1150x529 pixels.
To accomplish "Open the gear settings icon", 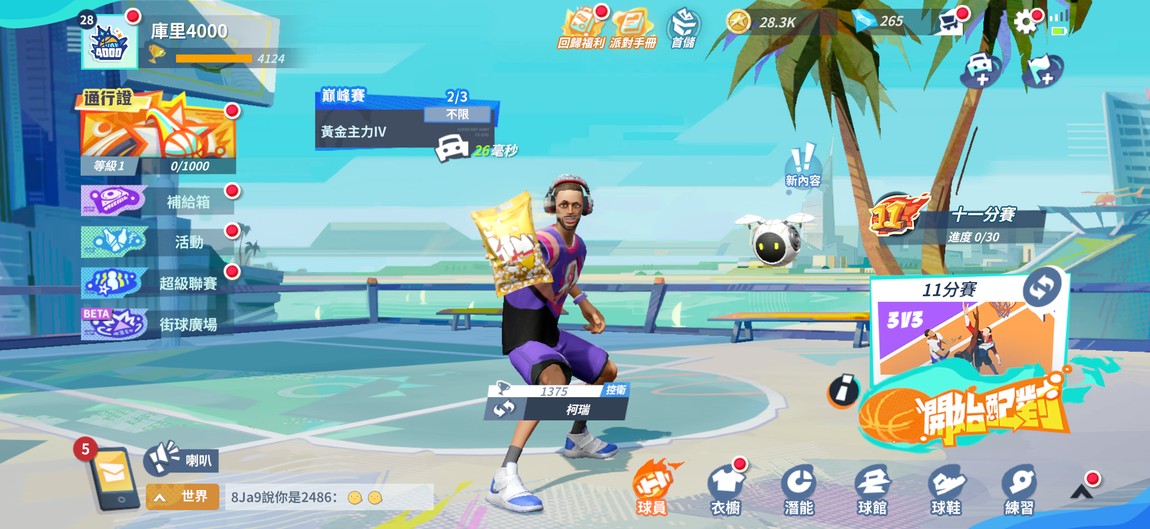I will pos(1025,22).
